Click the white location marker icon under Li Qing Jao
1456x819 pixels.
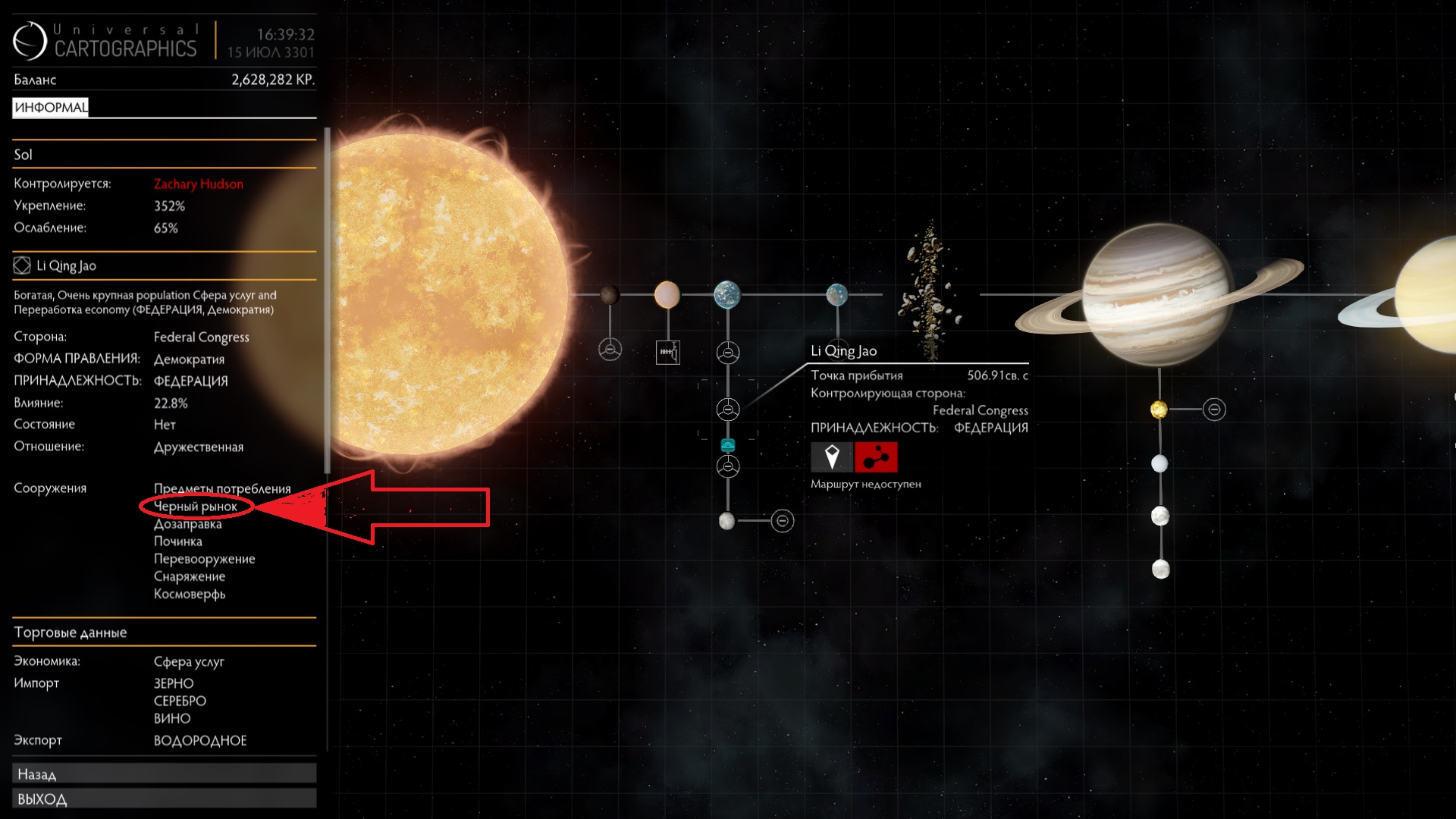[x=832, y=457]
